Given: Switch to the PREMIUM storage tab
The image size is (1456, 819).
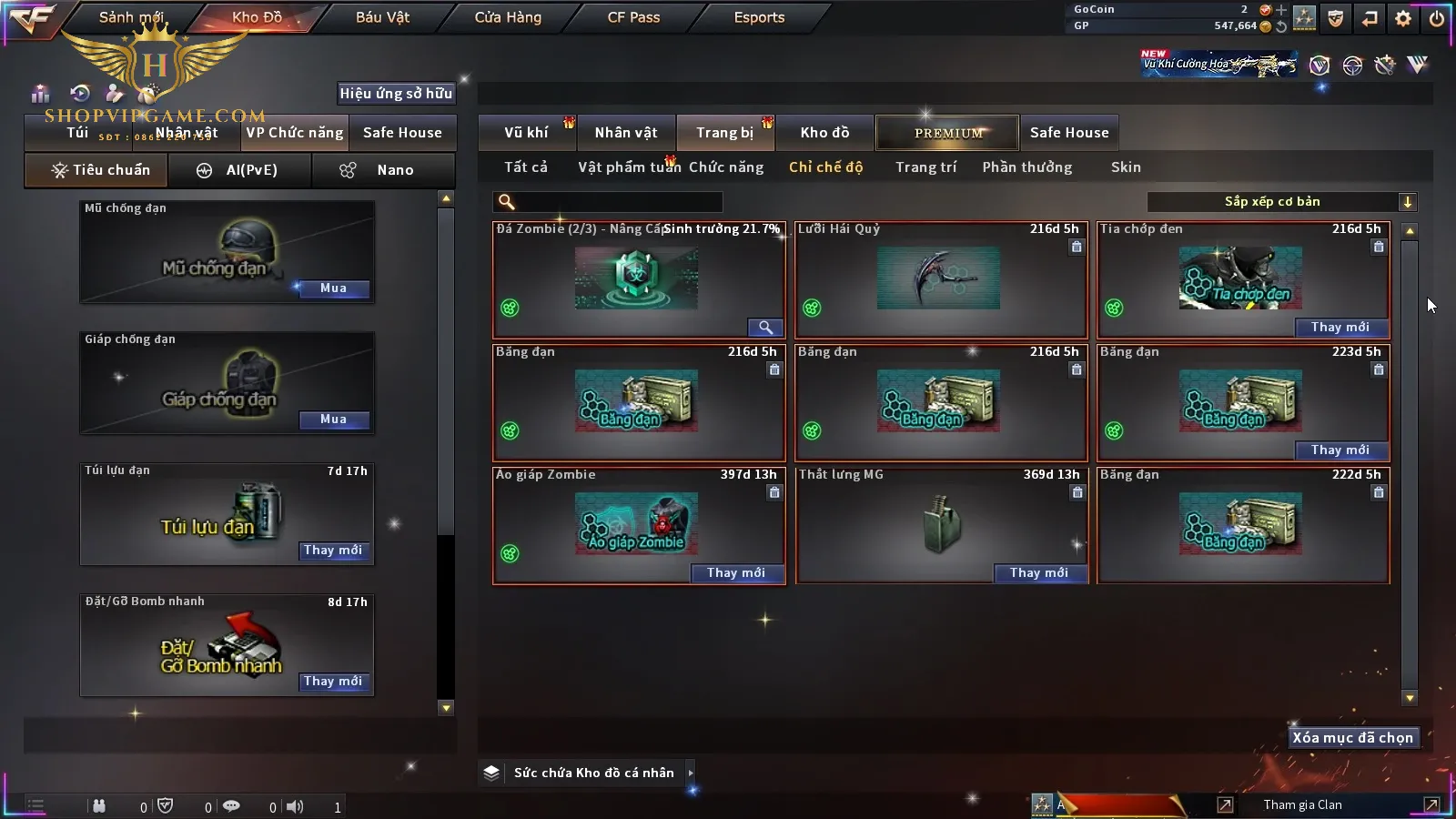Looking at the screenshot, I should [x=948, y=133].
